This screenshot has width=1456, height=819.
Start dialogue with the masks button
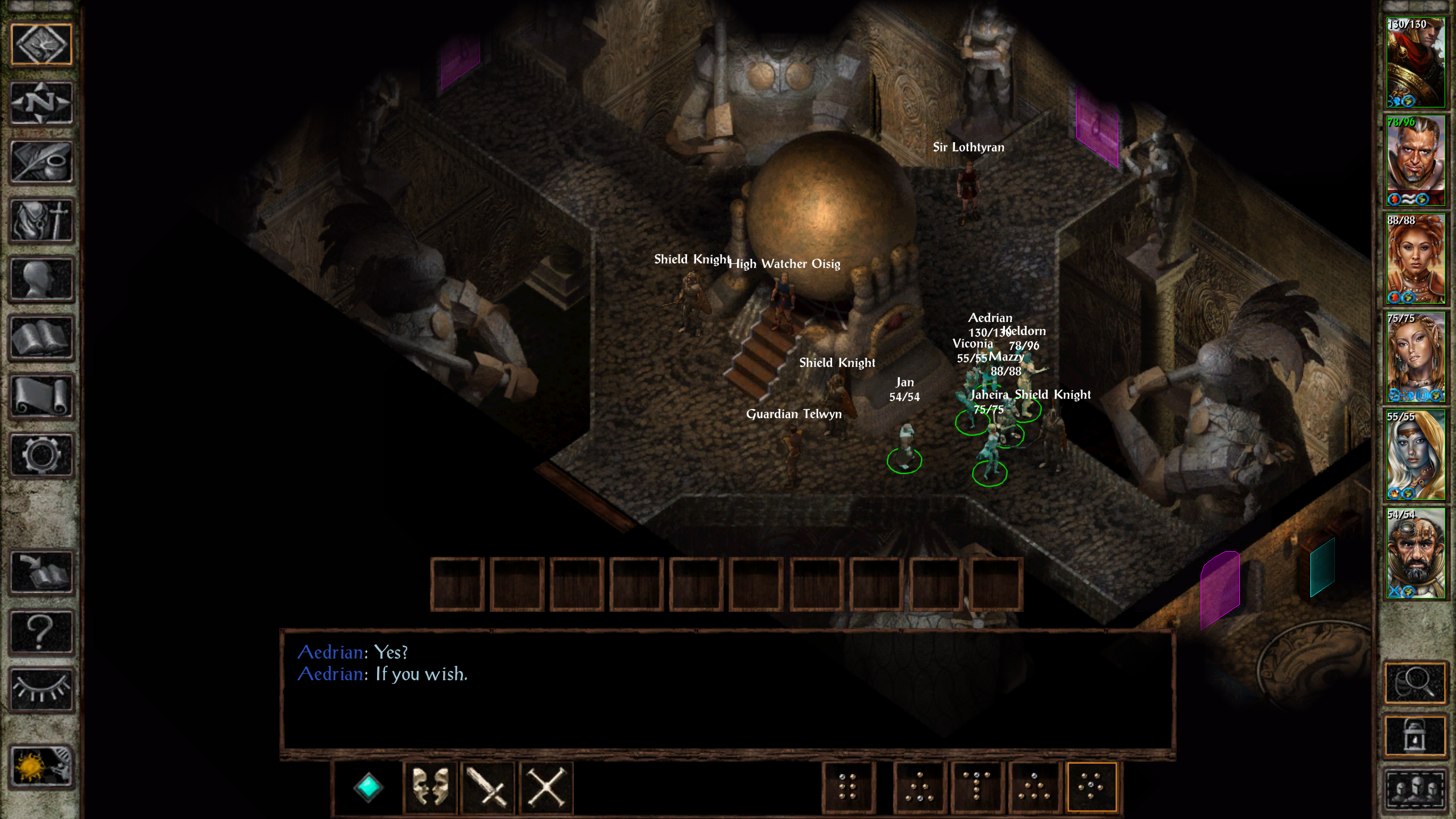point(430,788)
